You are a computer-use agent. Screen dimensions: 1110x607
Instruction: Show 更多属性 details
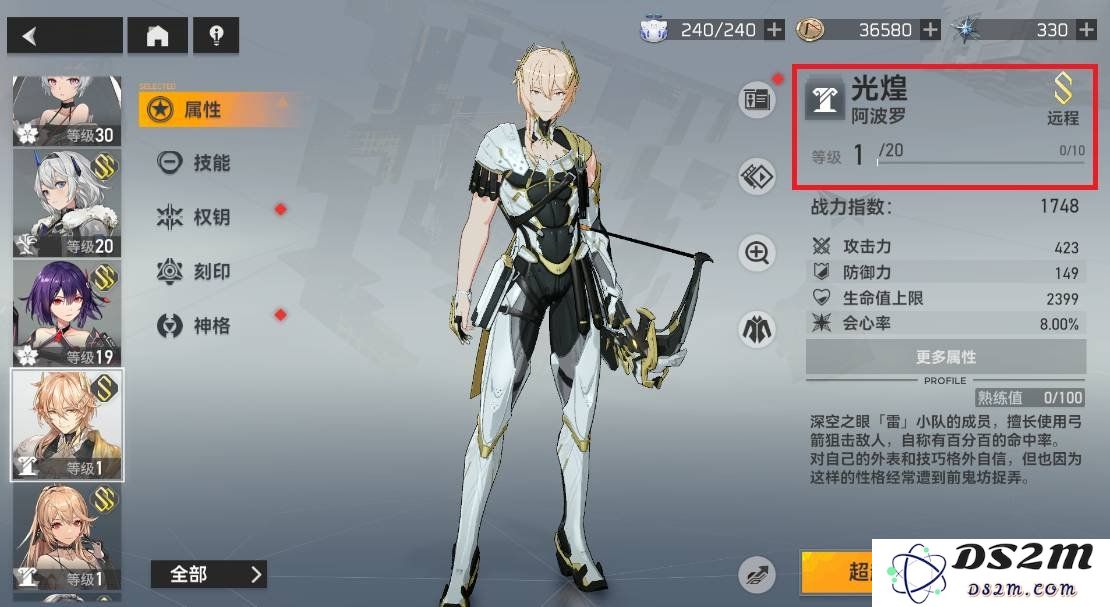click(945, 357)
